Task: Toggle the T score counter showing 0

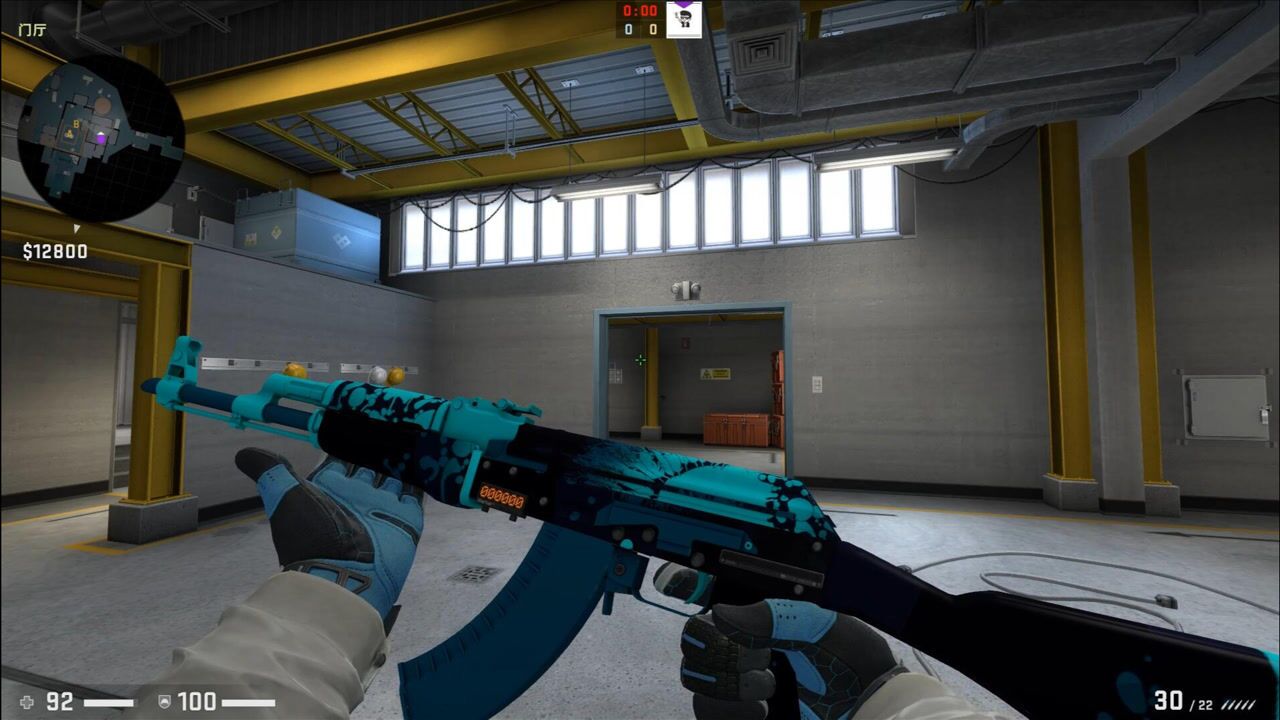Action: [651, 28]
